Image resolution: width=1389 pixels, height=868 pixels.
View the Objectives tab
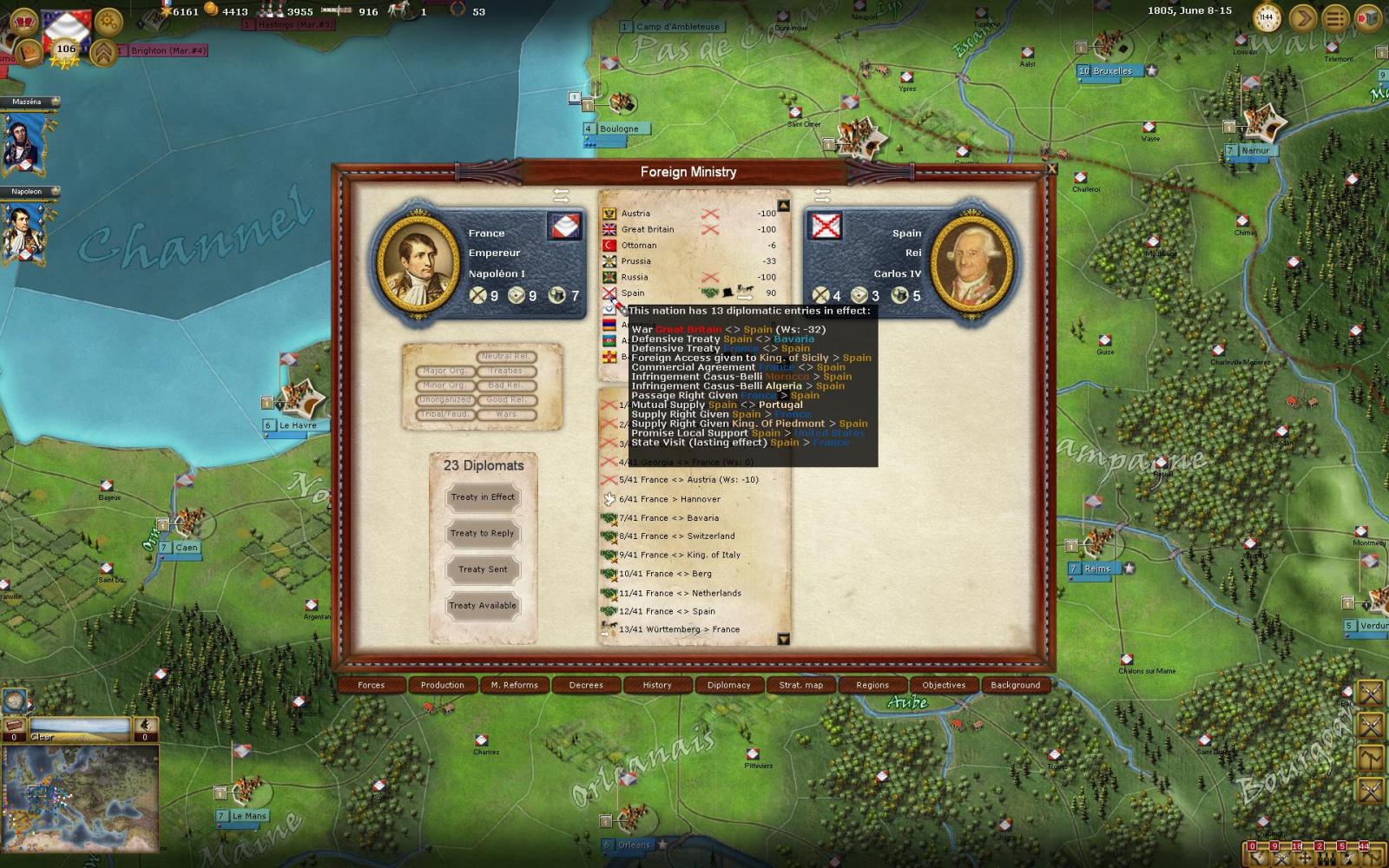click(944, 685)
